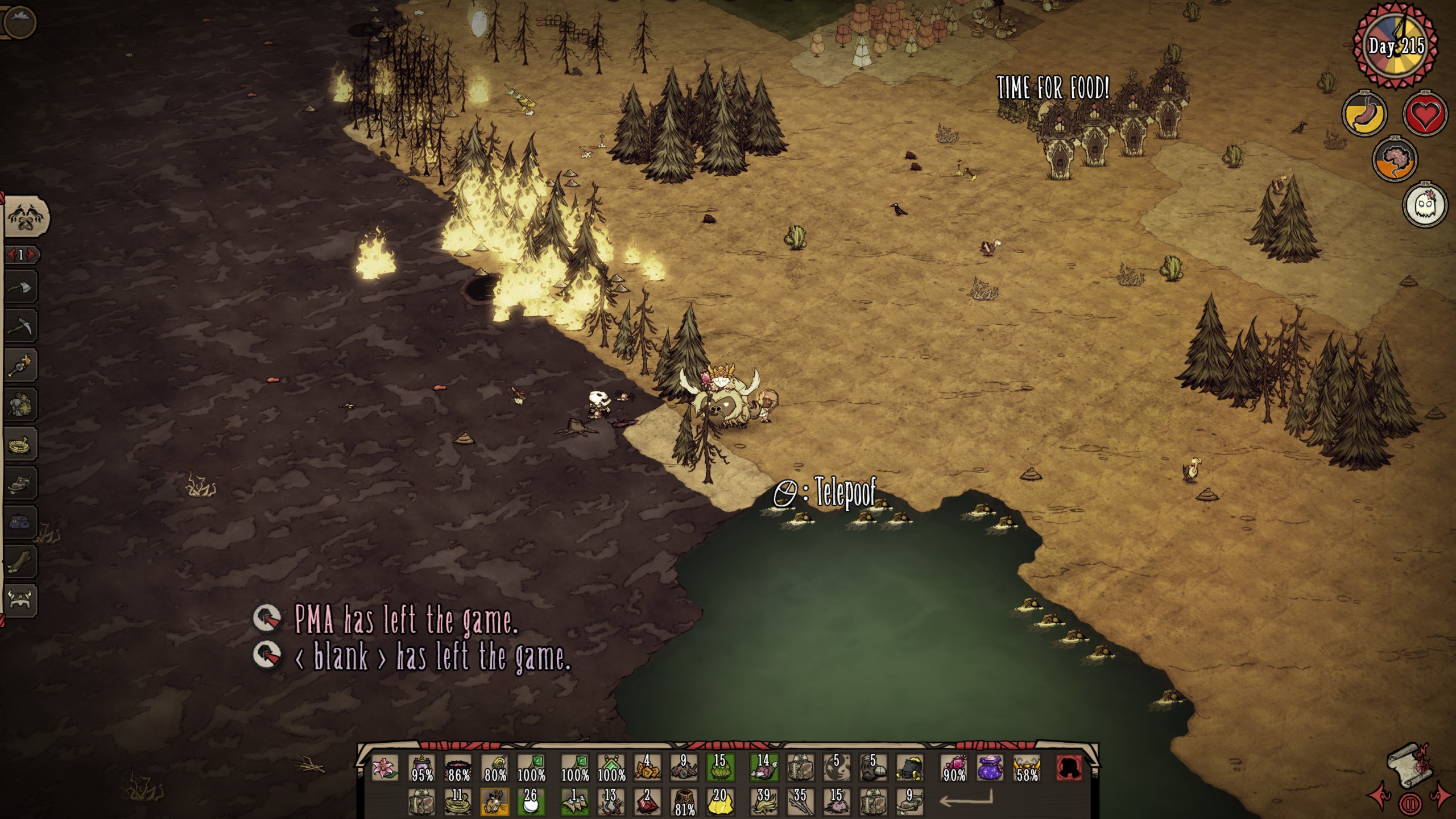Select the rabbit in the orange slot

495,801
